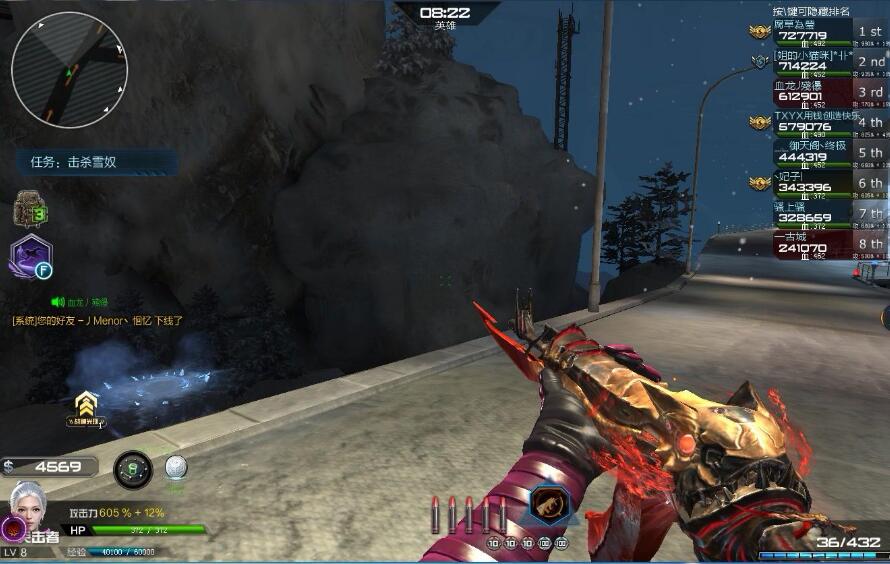The image size is (890, 564).
Task: Activate the purple F skill icon
Action: coord(30,257)
